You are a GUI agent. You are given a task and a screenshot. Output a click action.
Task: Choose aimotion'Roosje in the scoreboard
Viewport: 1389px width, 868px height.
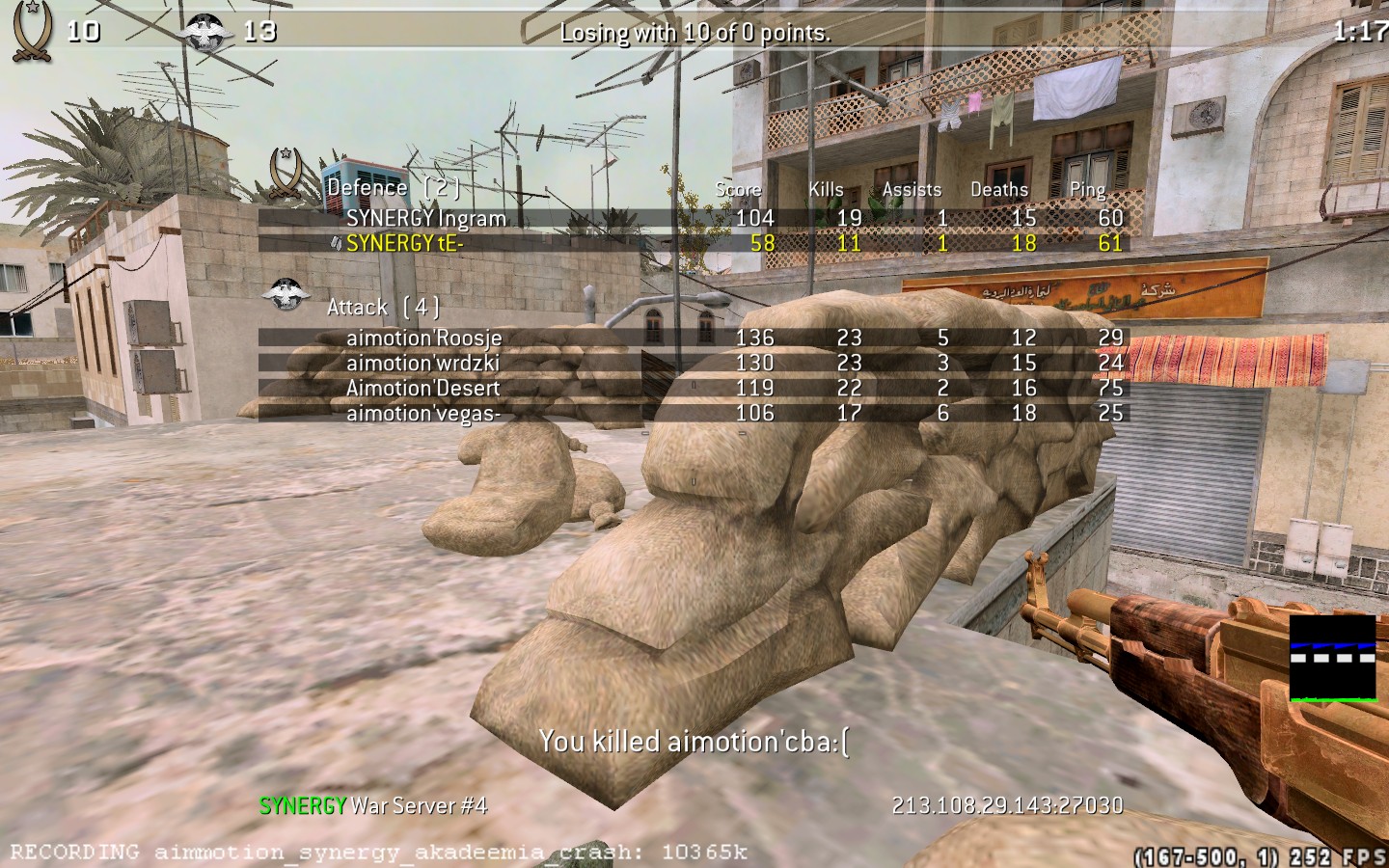(x=424, y=338)
